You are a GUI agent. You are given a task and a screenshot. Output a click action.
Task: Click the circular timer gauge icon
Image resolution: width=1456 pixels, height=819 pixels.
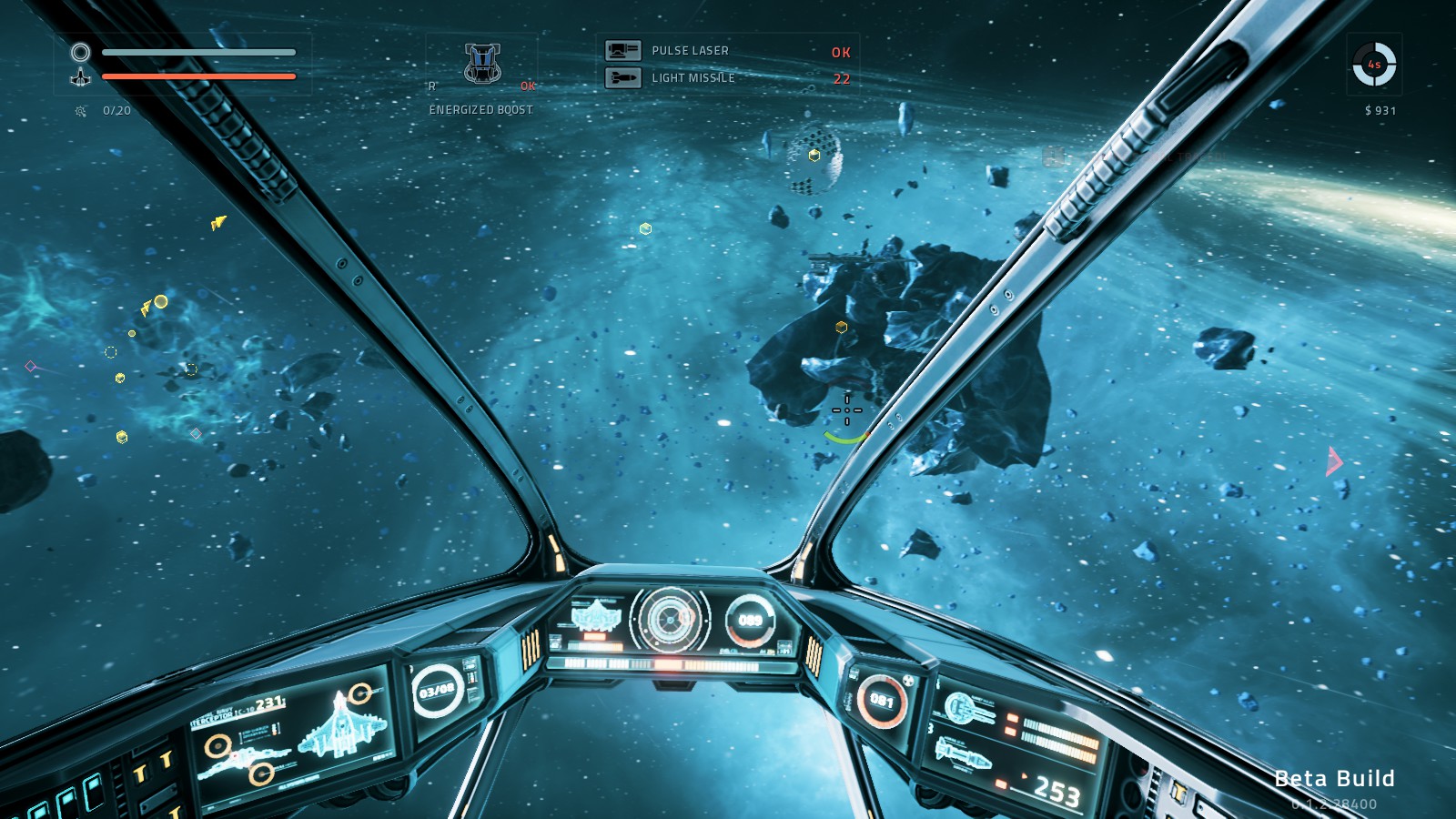coord(1374,65)
